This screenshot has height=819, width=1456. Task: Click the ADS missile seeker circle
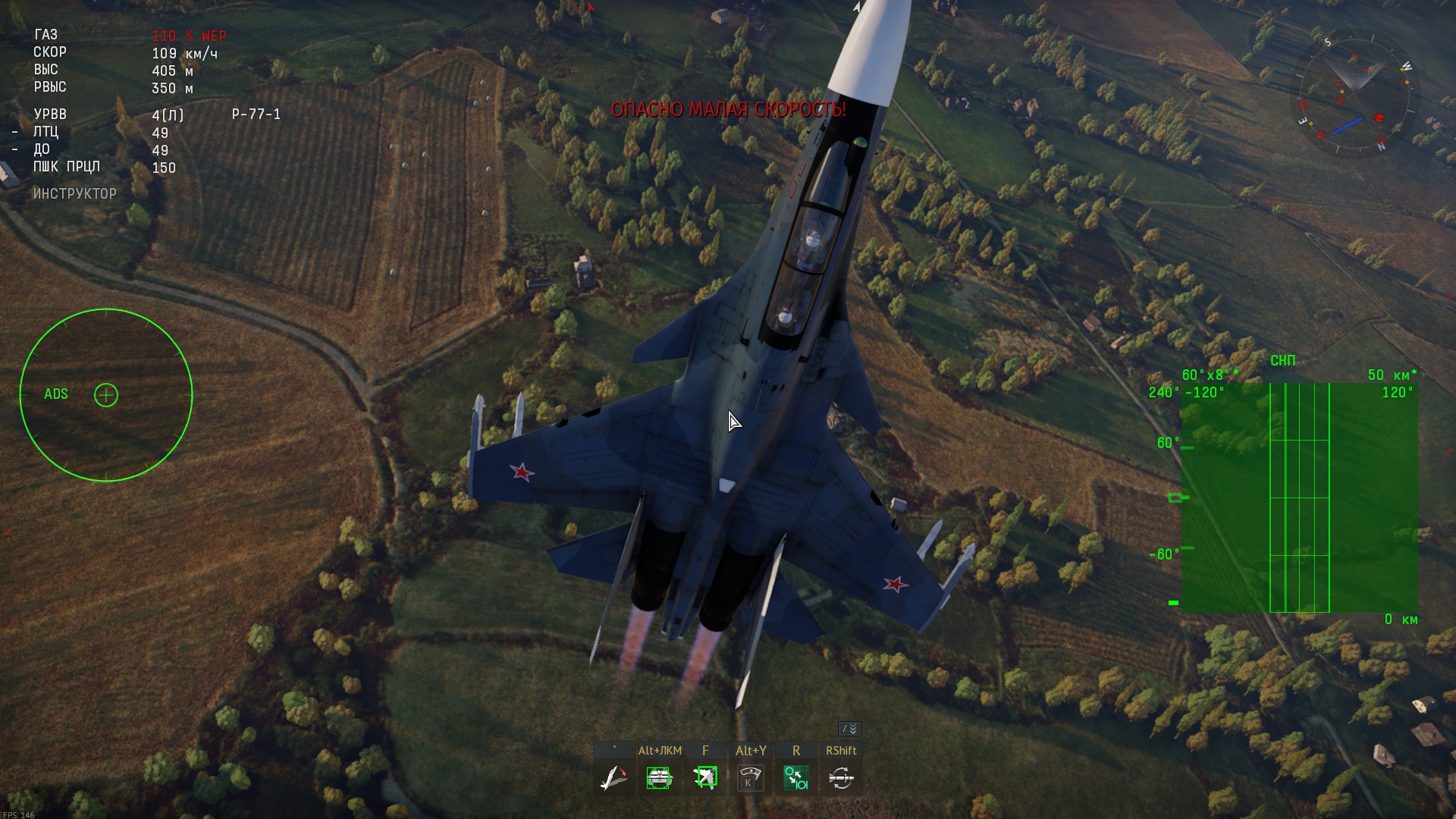tap(106, 395)
